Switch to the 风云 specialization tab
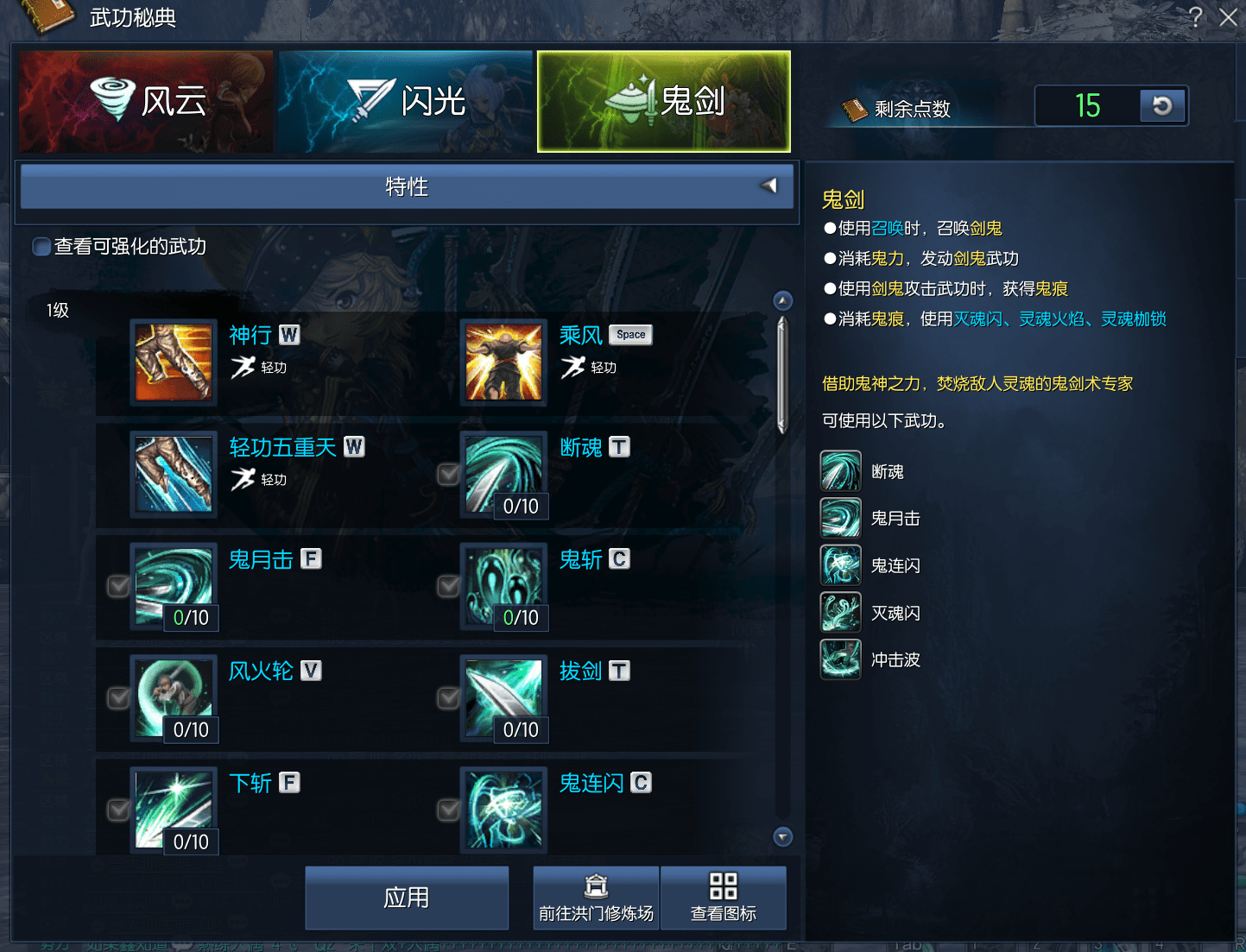 [145, 102]
